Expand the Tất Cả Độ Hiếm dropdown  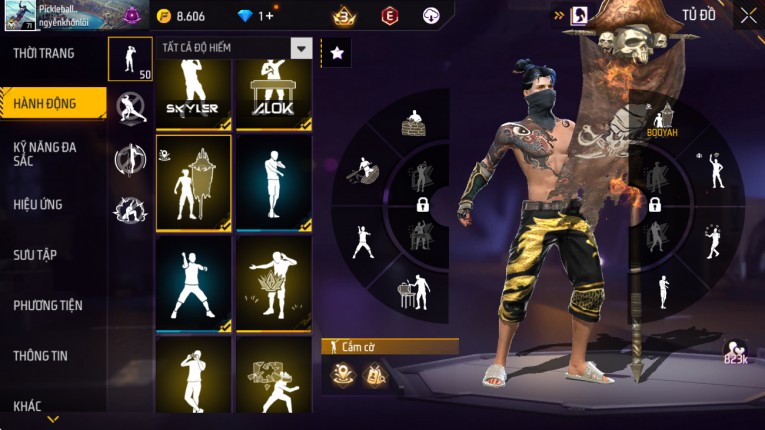click(301, 48)
